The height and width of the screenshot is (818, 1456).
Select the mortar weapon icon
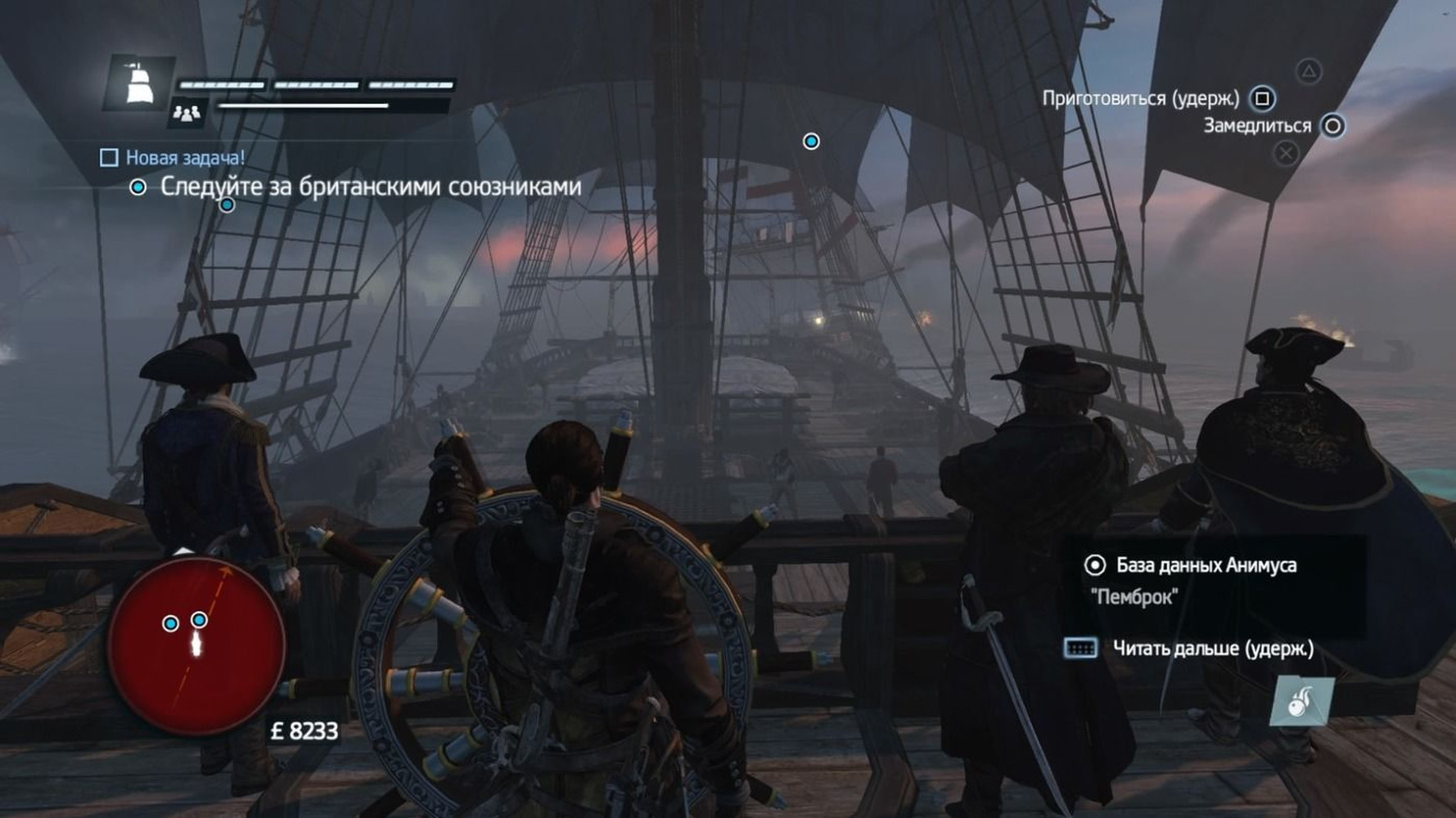pyautogui.click(x=1301, y=702)
